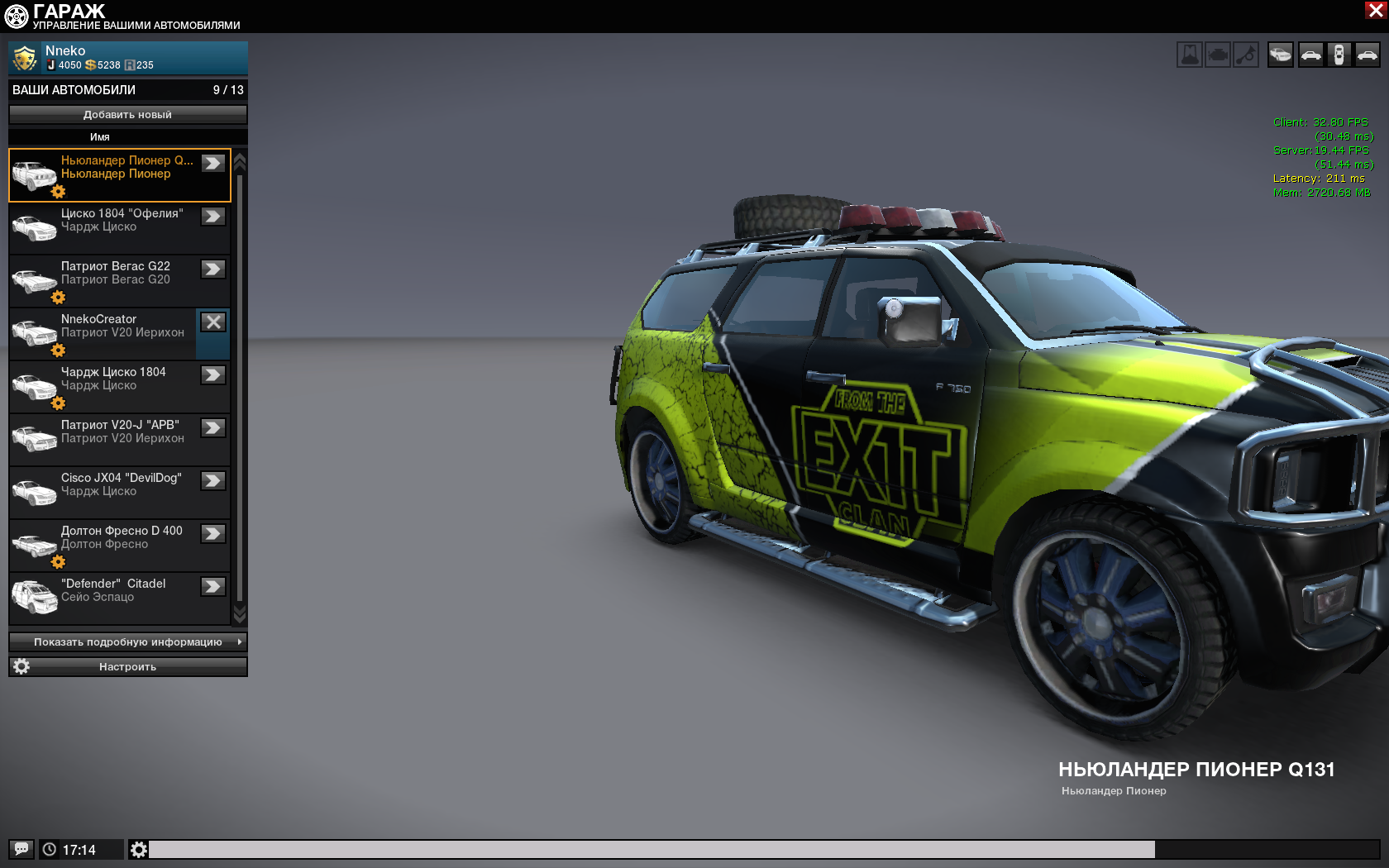Click the siren preview icon

tap(1190, 55)
